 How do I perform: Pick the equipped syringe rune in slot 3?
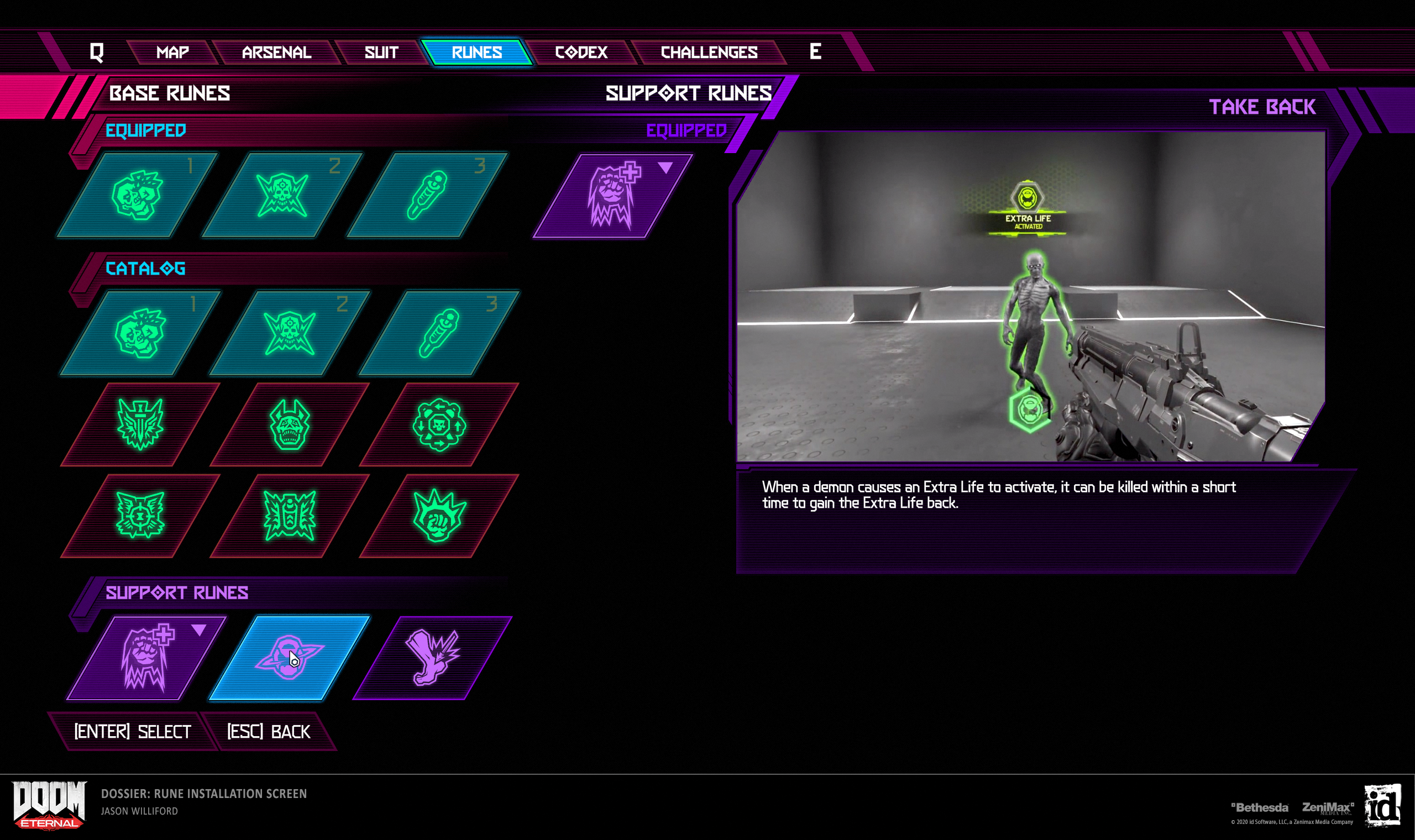coord(427,195)
